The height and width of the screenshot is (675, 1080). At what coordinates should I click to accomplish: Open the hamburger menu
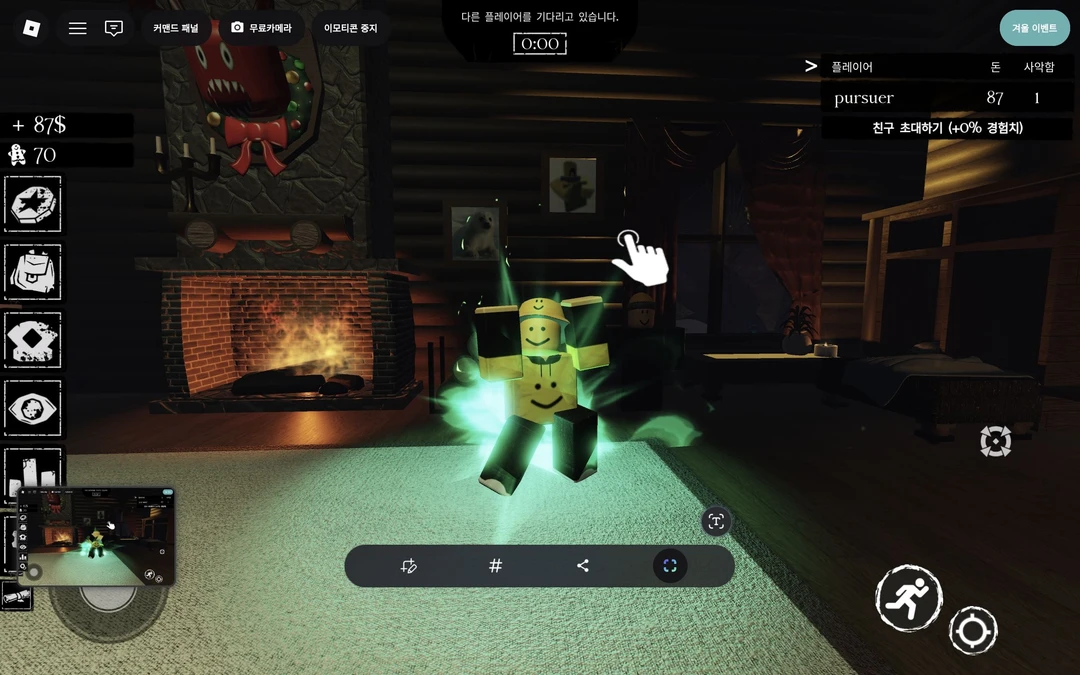77,28
